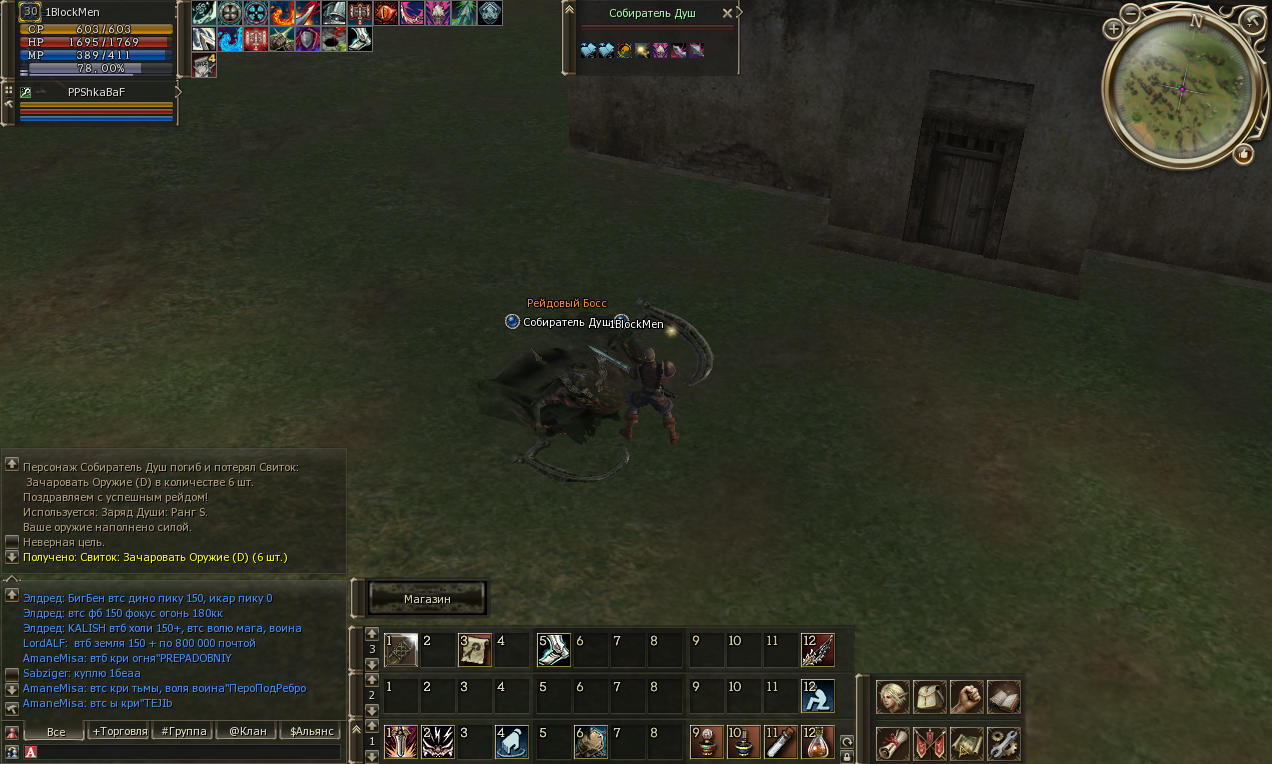The width and height of the screenshot is (1272, 764).
Task: Focus the chat message input field
Action: [x=190, y=752]
